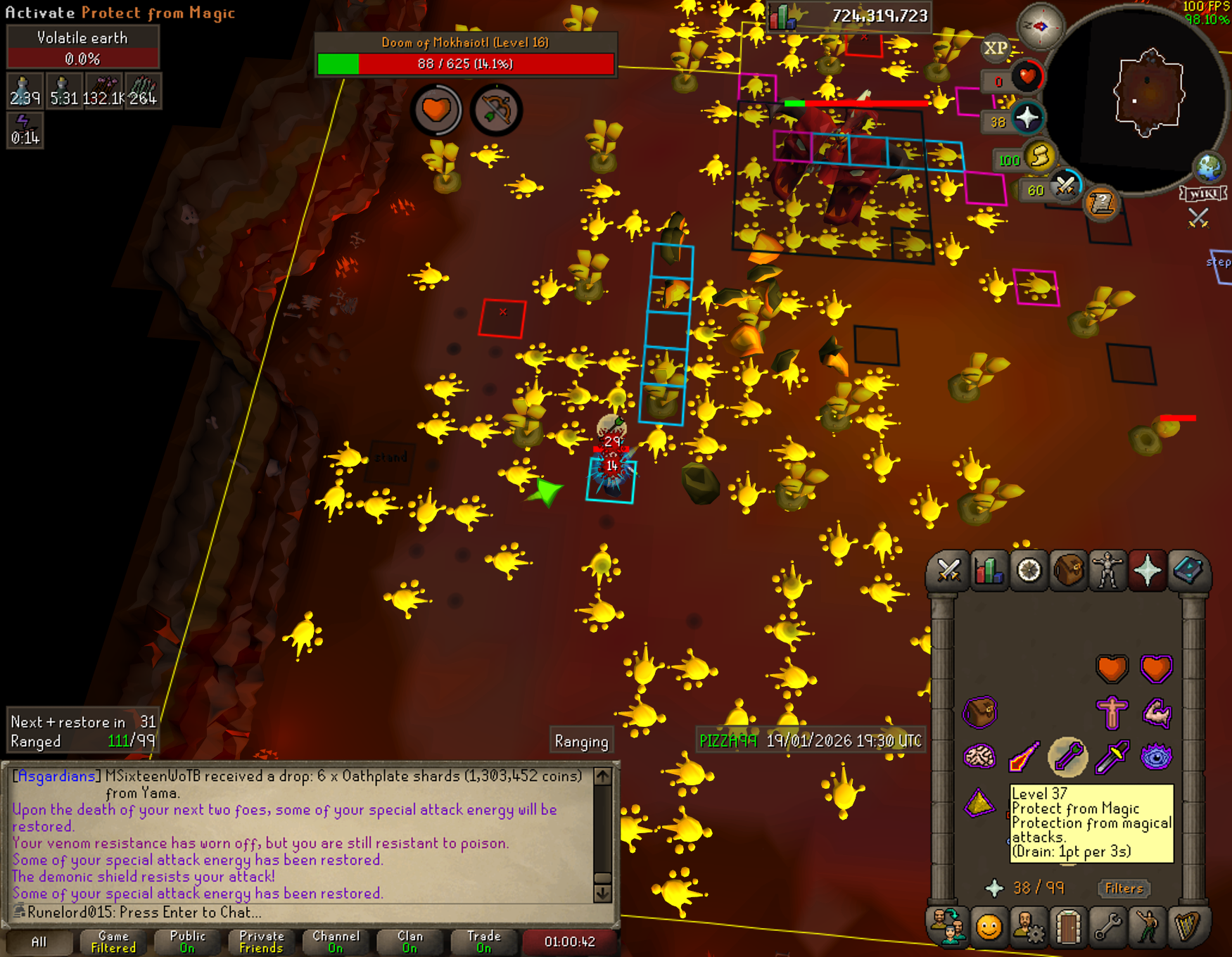
Task: Select the Game Filtered chat tab
Action: 113,942
